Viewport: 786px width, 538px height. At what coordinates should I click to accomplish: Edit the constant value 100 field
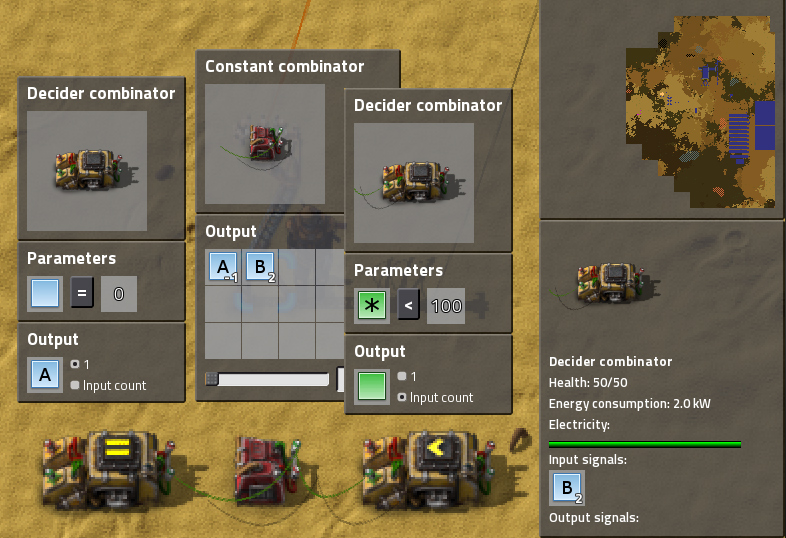click(446, 306)
